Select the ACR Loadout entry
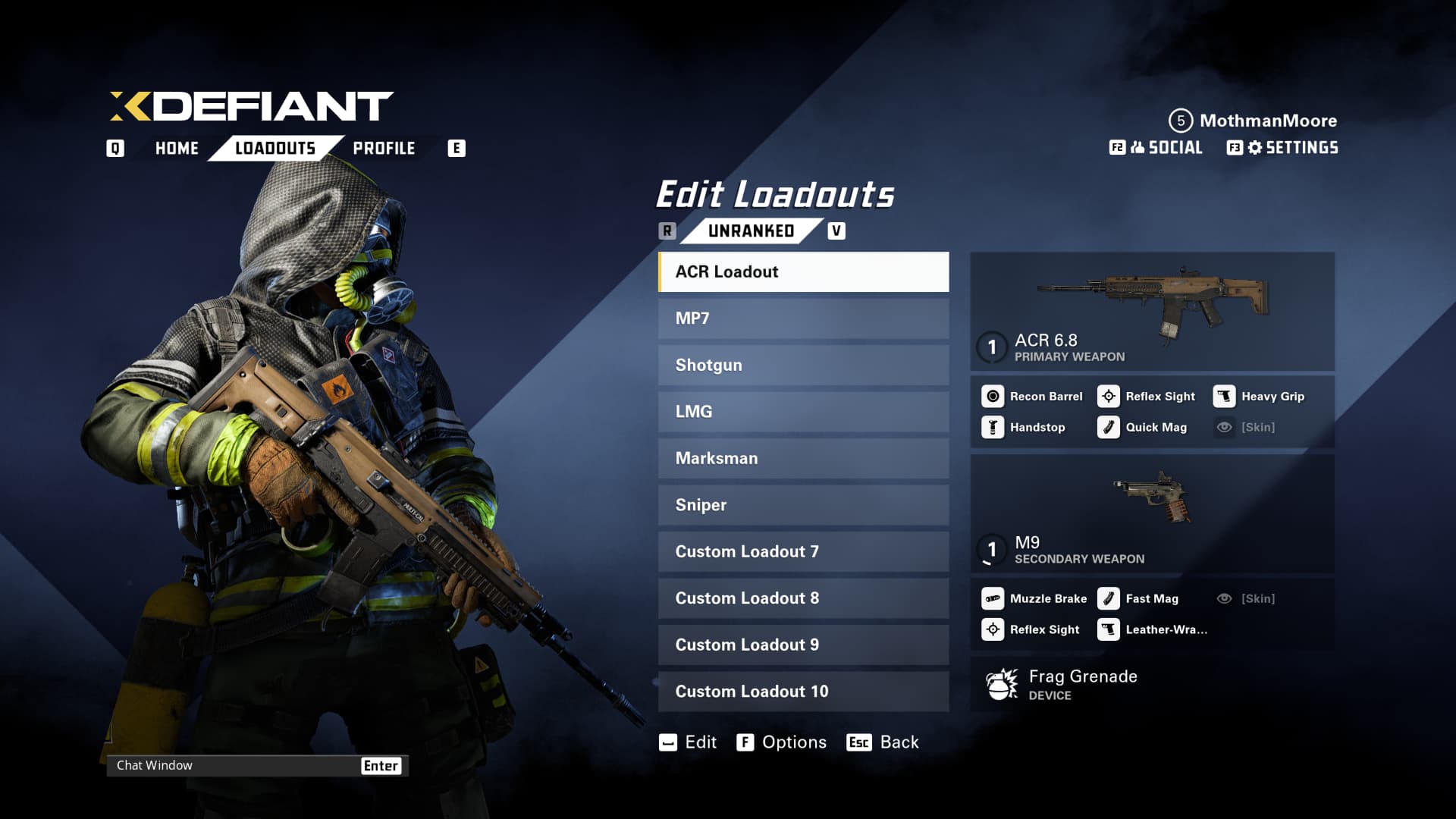1456x819 pixels. [803, 271]
